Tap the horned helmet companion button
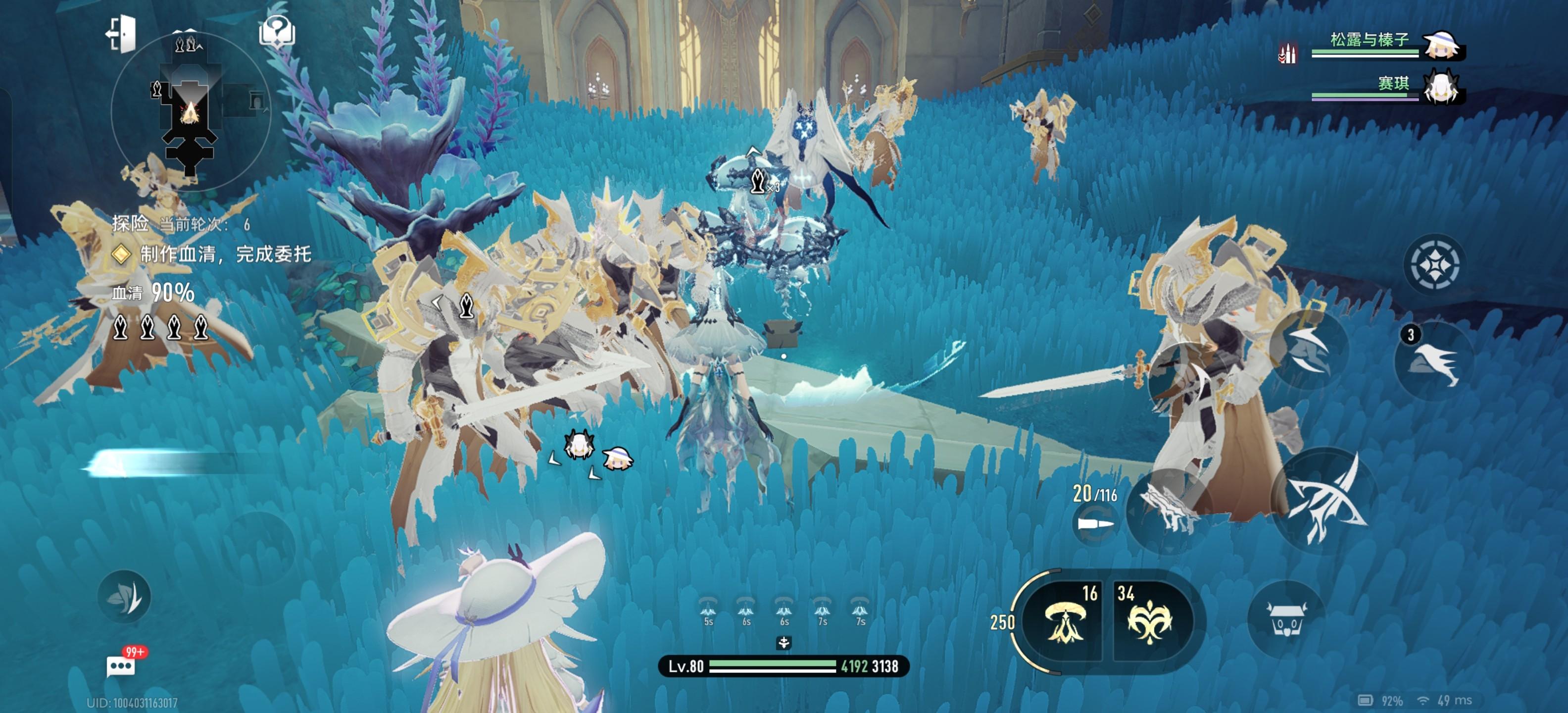This screenshot has height=713, width=1568. (x=1285, y=618)
